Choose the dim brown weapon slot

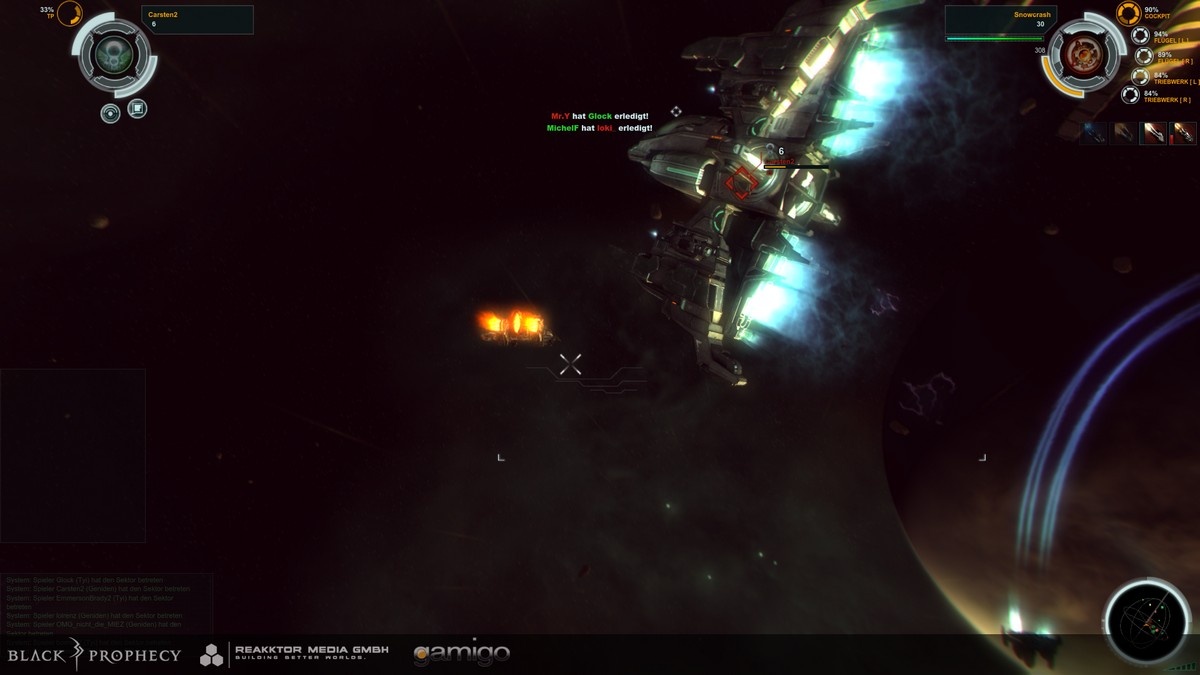[x=1125, y=133]
